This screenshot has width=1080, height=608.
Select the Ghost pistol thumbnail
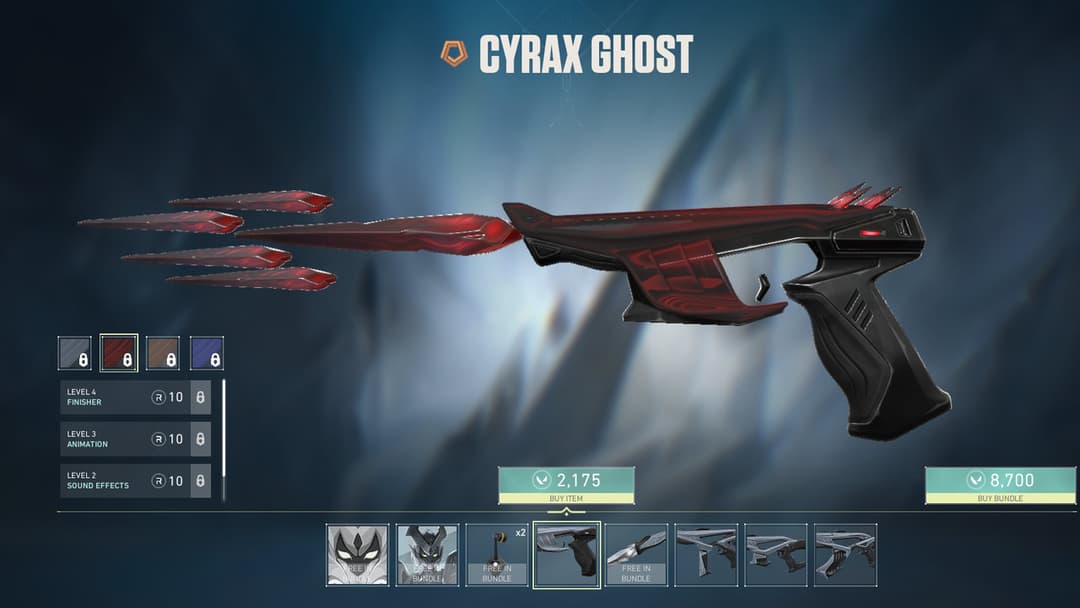point(566,554)
